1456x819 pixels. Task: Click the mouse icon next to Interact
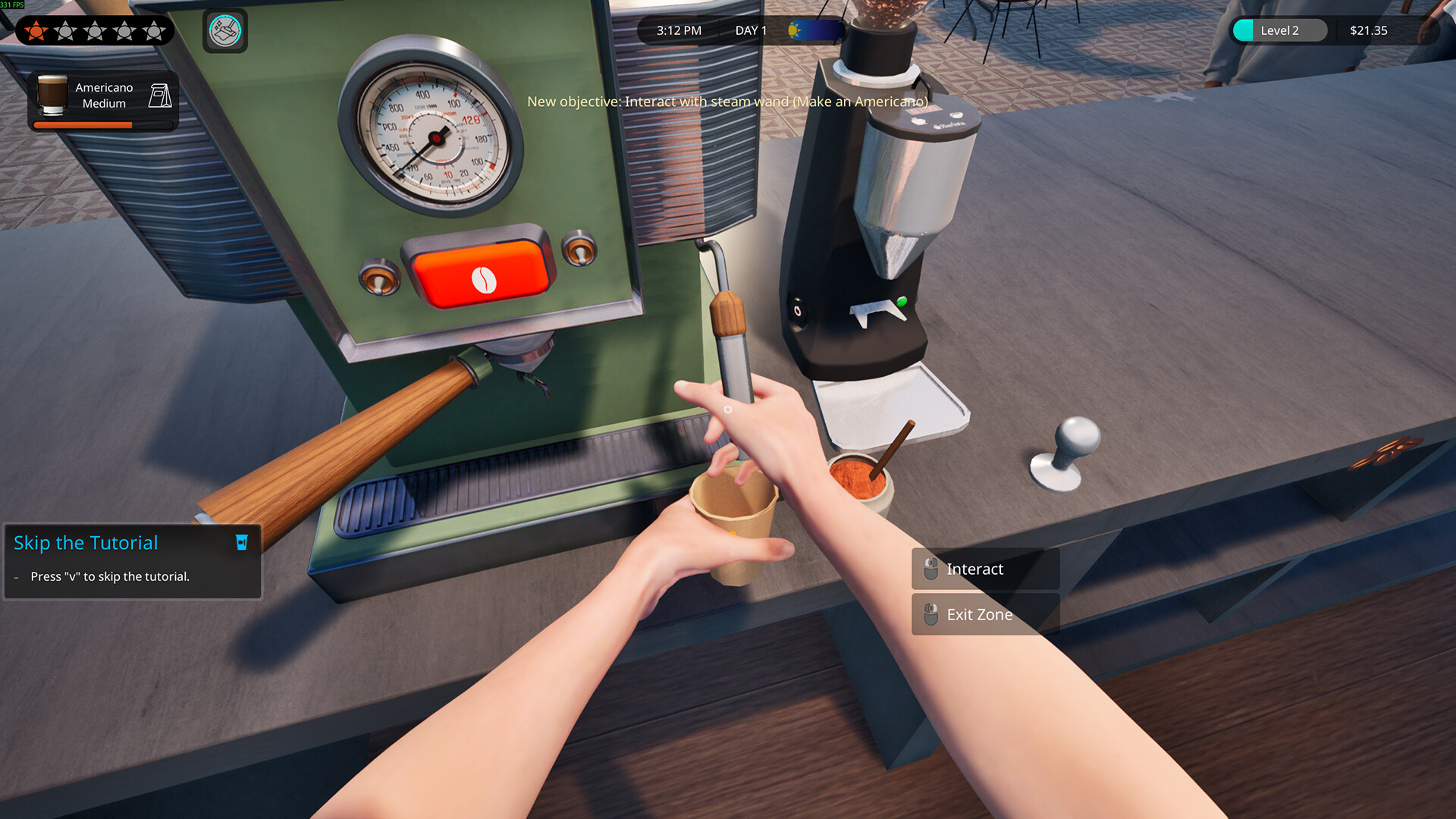[930, 568]
